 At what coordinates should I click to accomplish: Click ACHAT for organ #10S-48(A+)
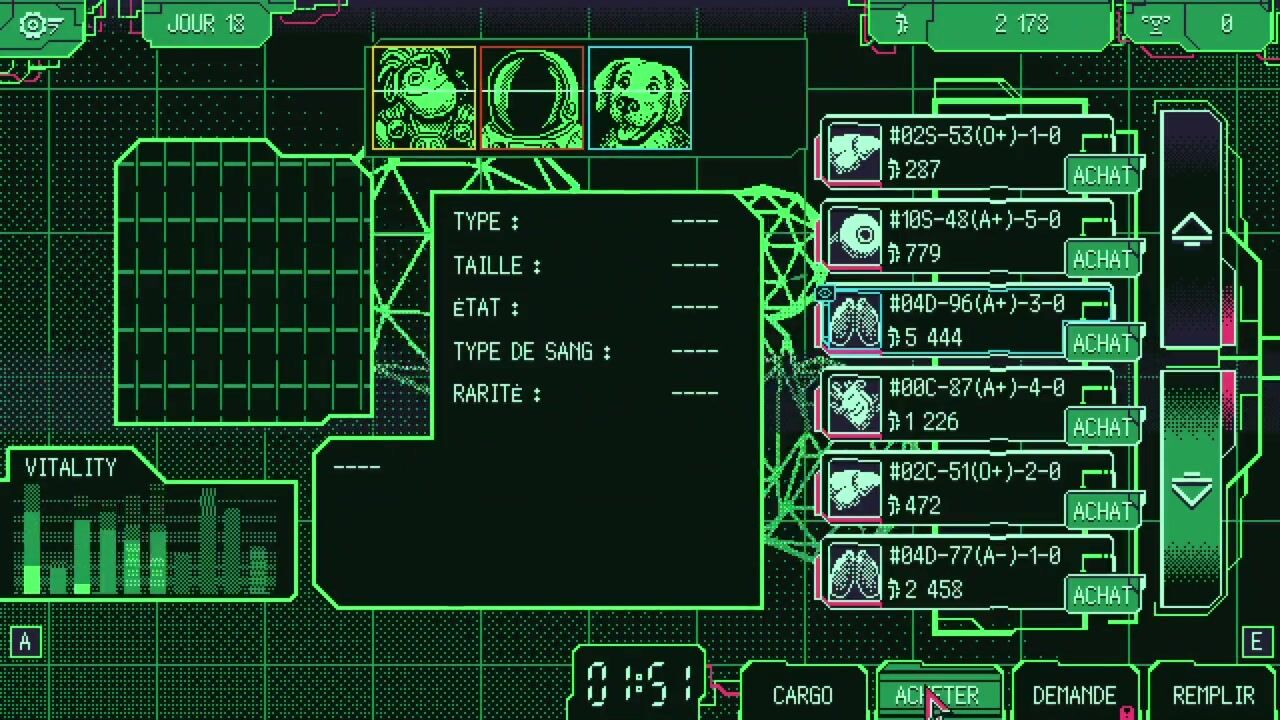click(1102, 259)
